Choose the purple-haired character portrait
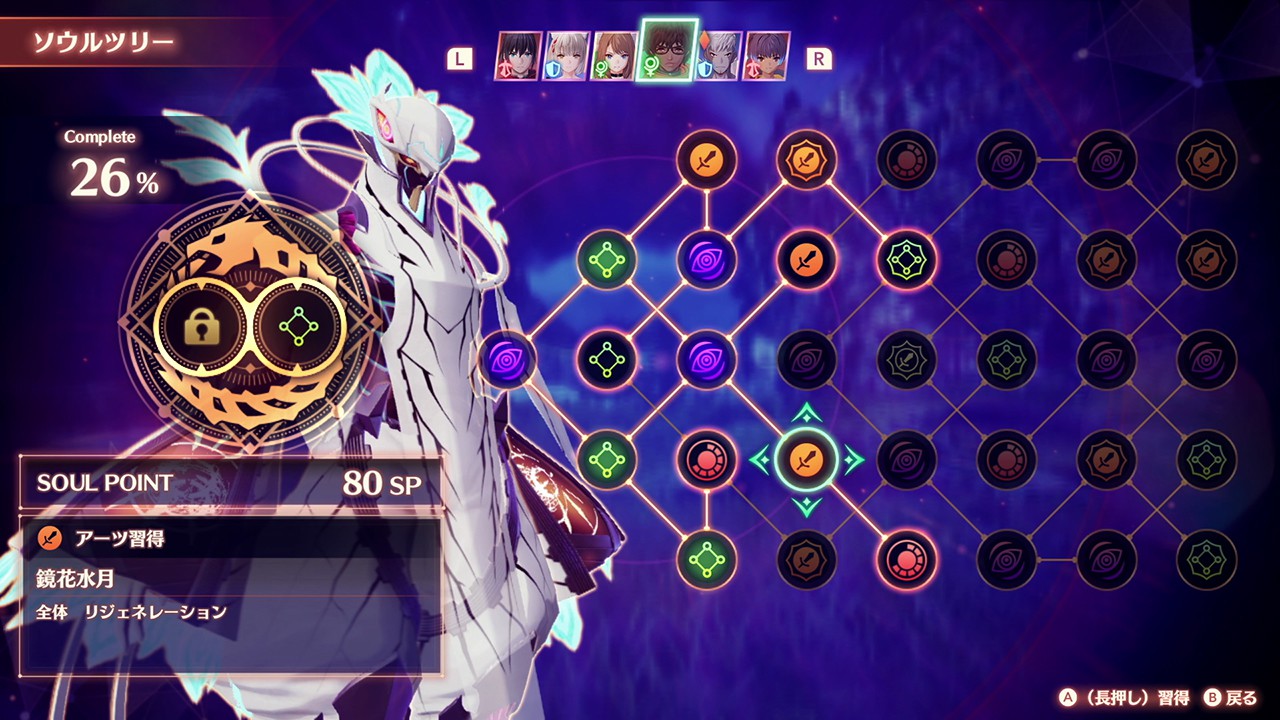The height and width of the screenshot is (720, 1280). 766,56
